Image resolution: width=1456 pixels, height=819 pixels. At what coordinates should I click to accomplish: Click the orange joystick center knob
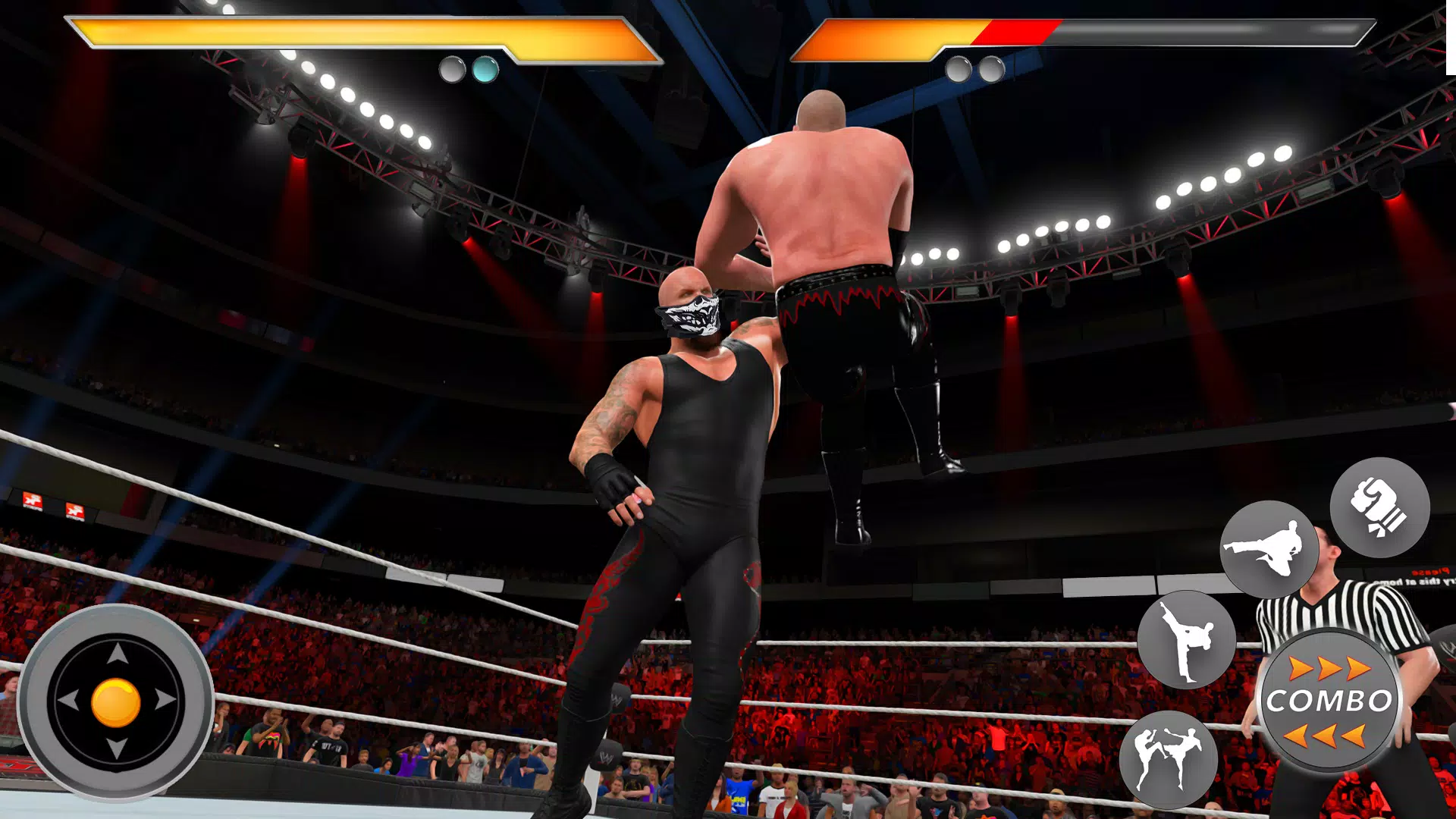pyautogui.click(x=116, y=702)
